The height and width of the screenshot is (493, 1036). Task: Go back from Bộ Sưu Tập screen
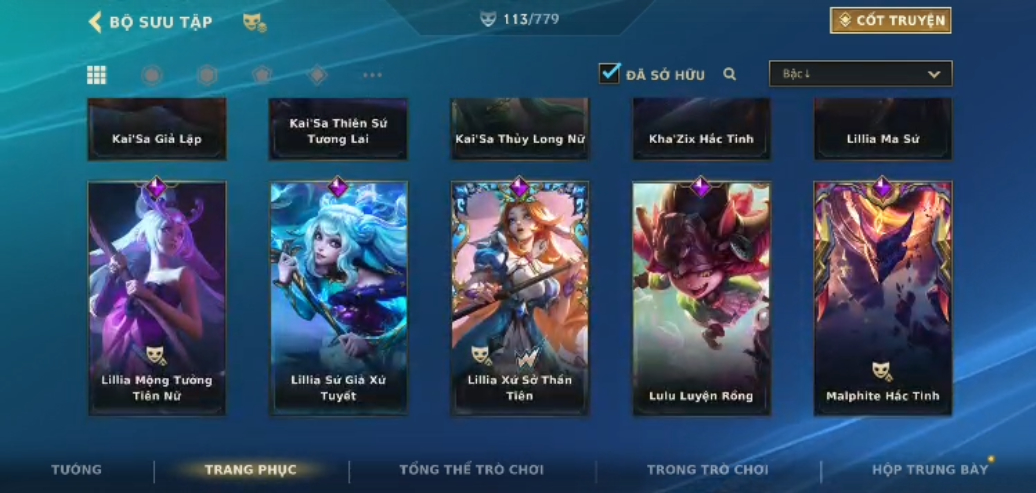point(96,22)
